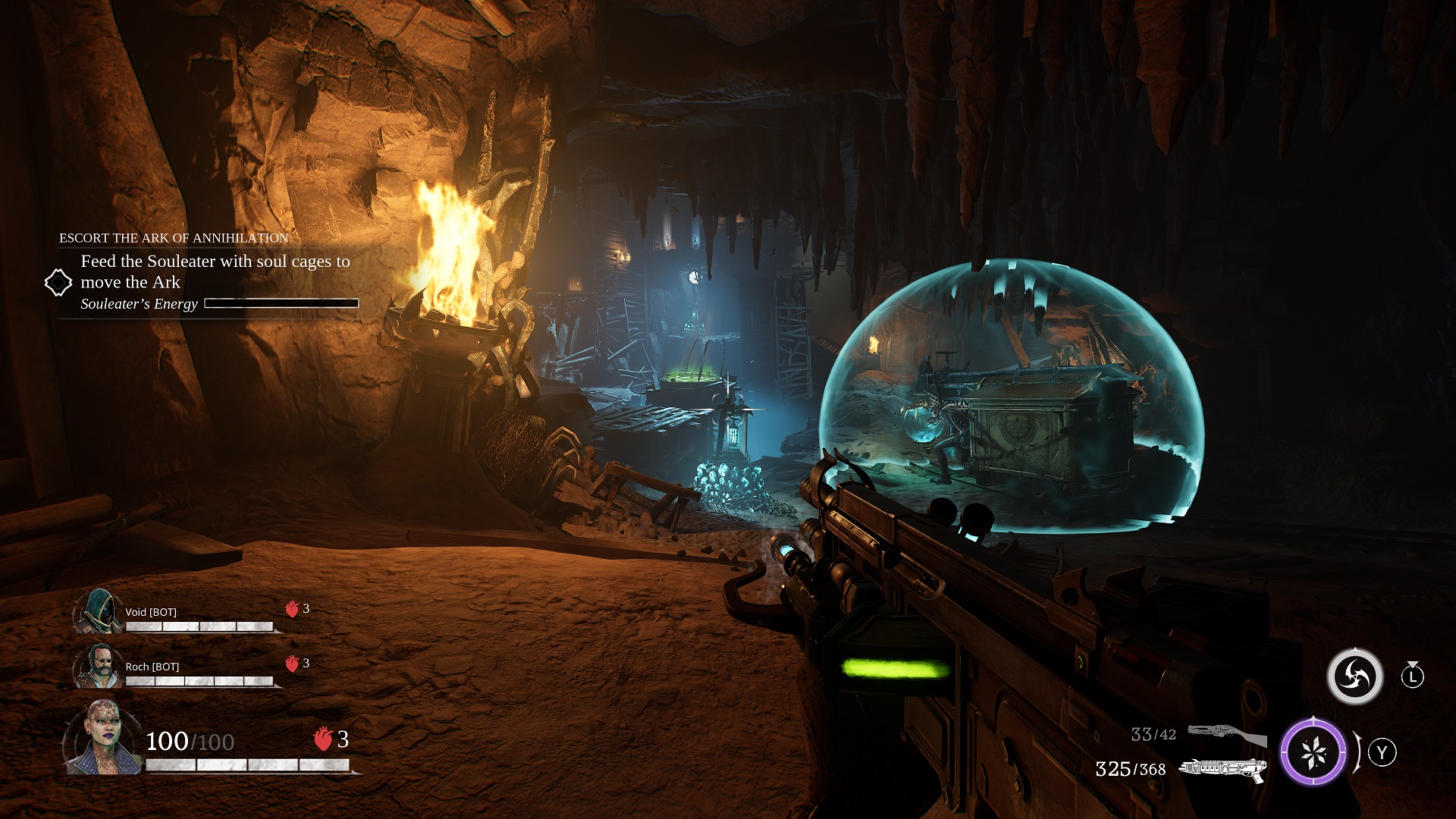Click Roch bot teammate portrait
1456x819 pixels.
click(99, 666)
